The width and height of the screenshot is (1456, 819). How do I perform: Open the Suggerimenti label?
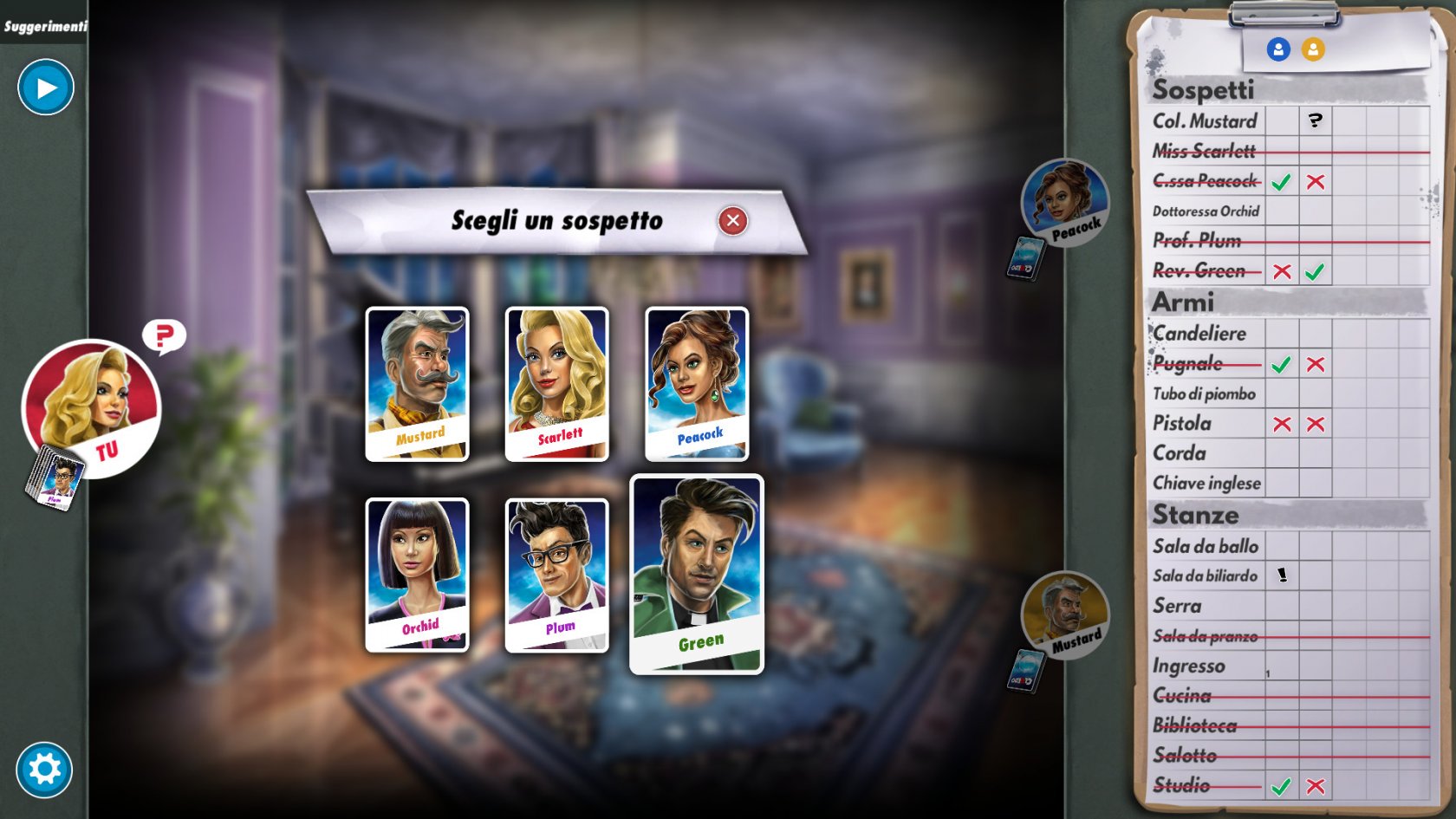pos(45,26)
